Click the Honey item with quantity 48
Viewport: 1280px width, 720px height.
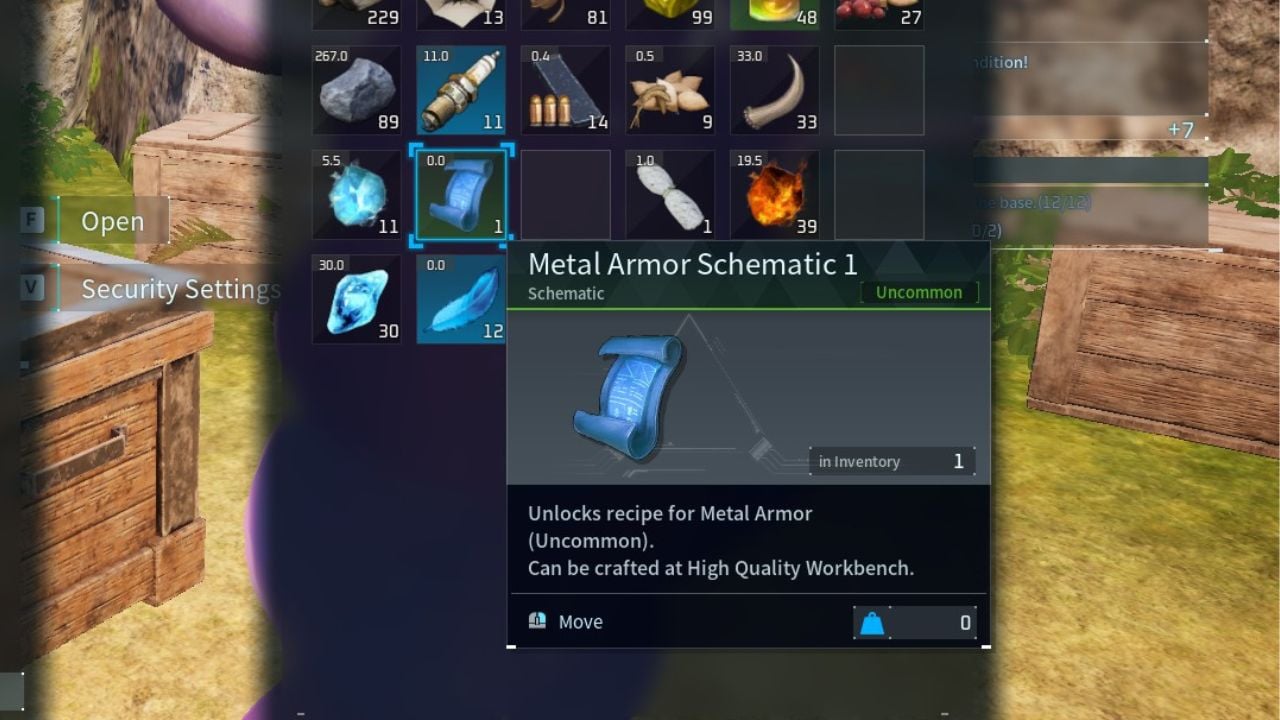(774, 12)
